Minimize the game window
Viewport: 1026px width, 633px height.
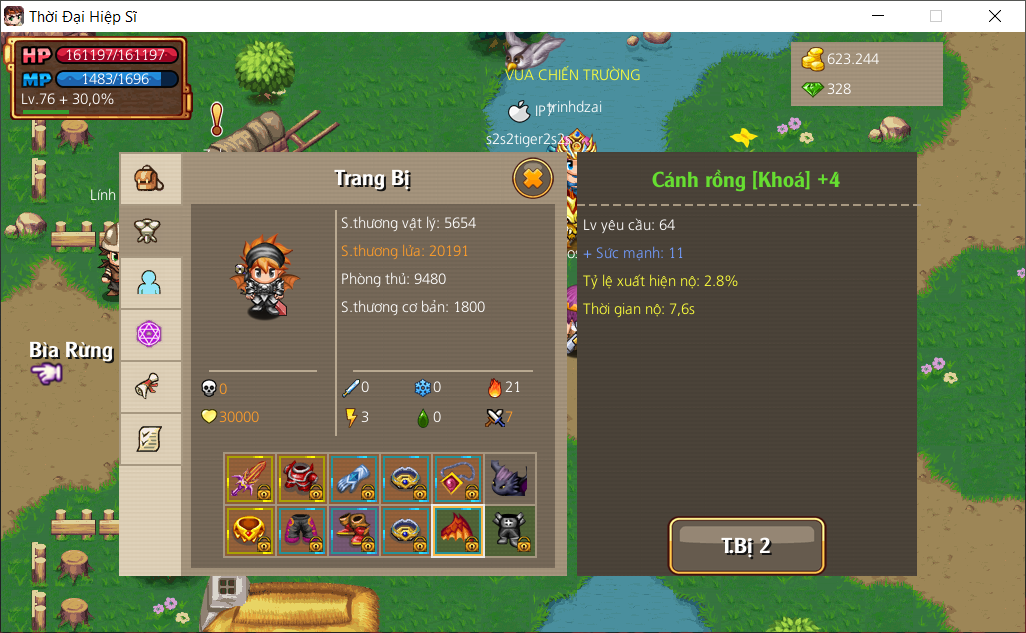tap(878, 16)
